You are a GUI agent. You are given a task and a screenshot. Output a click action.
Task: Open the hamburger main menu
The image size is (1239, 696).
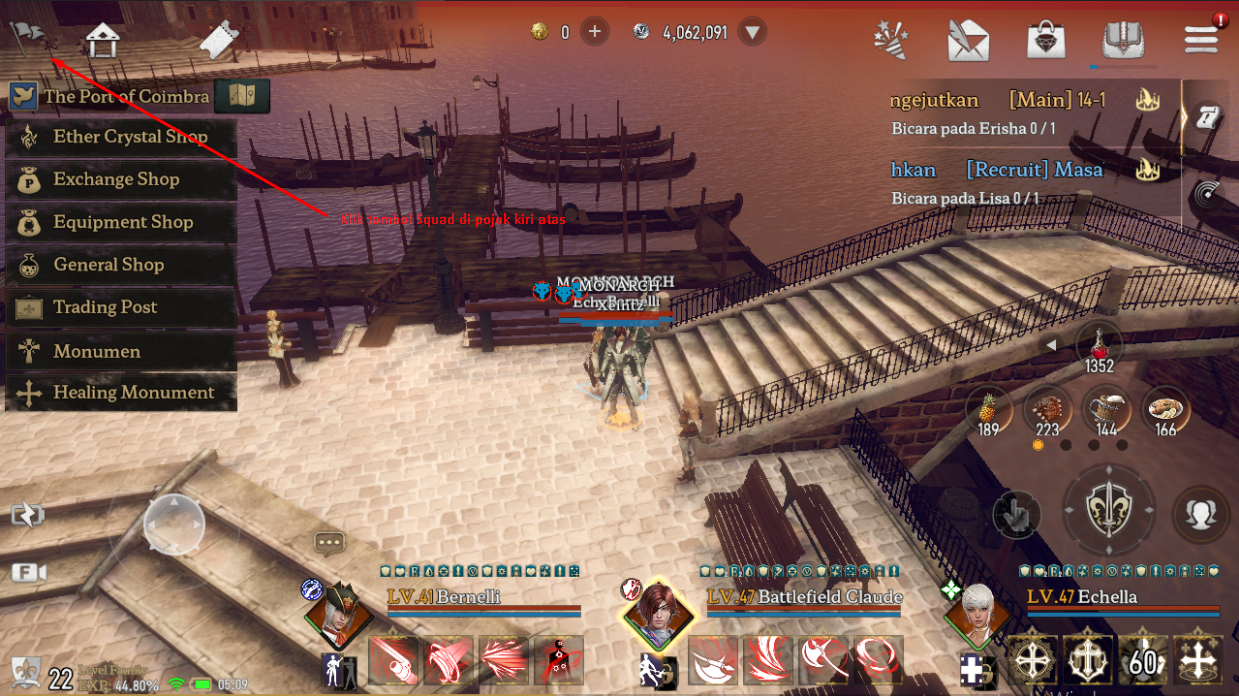point(1200,39)
